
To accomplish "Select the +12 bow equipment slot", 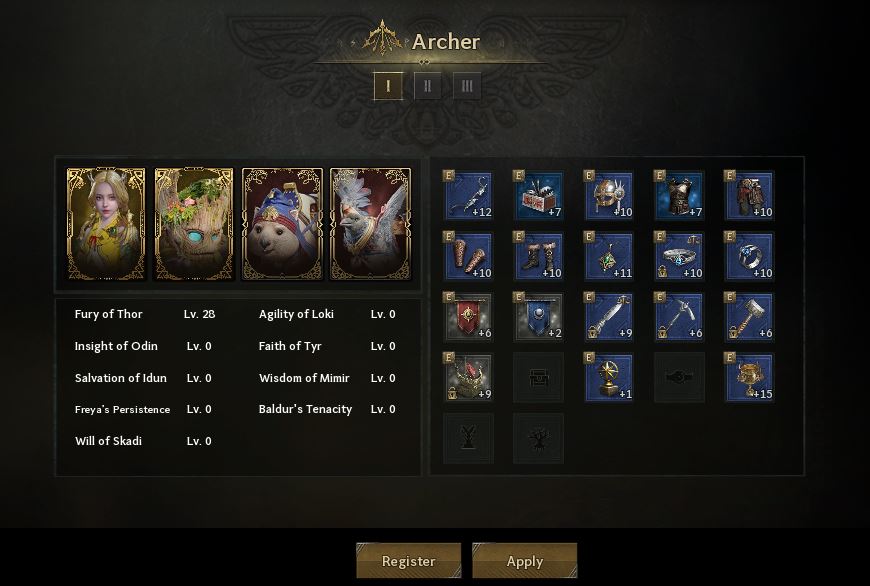I will tap(468, 196).
